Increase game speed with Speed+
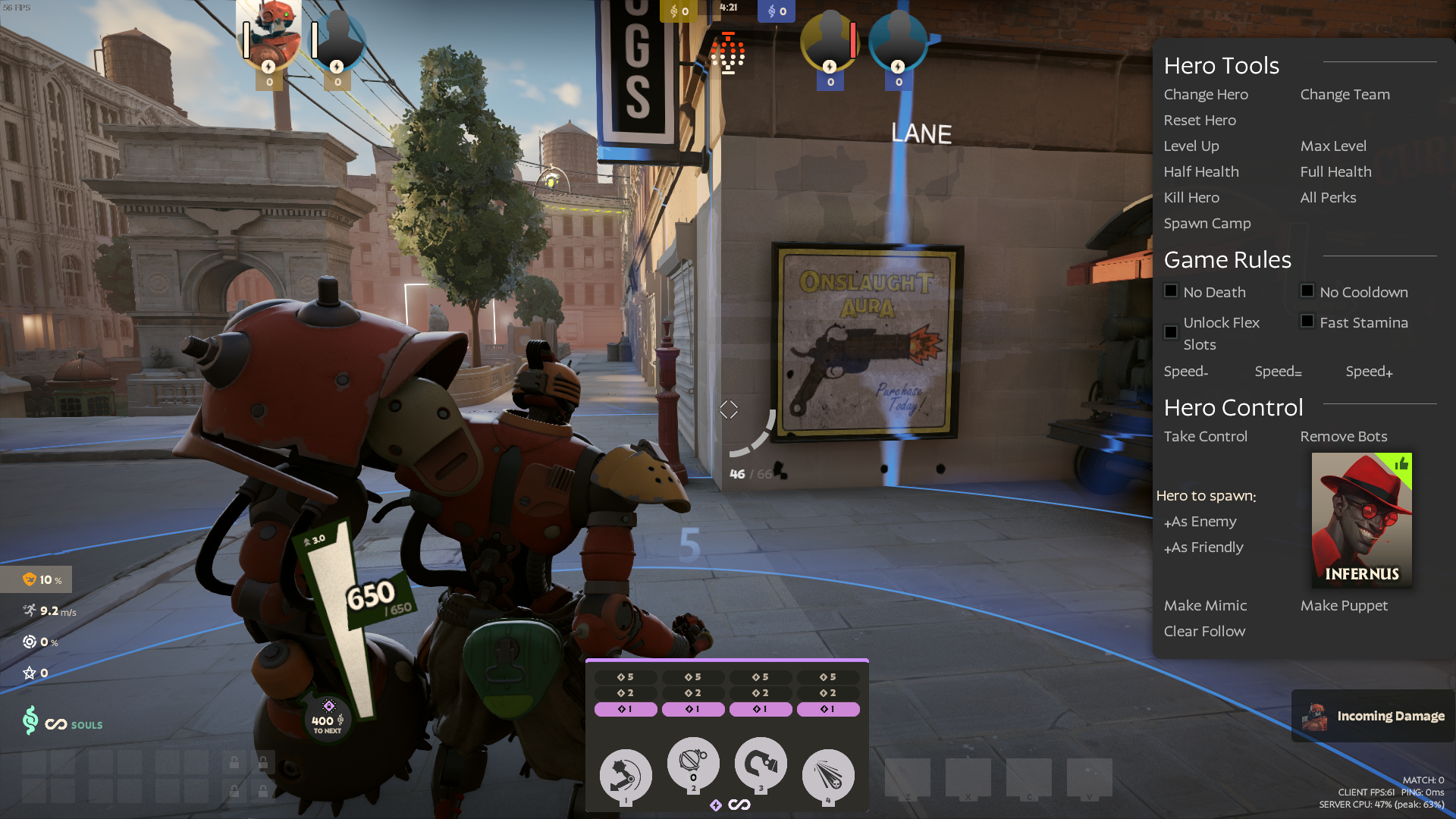This screenshot has height=819, width=1456. click(1369, 372)
